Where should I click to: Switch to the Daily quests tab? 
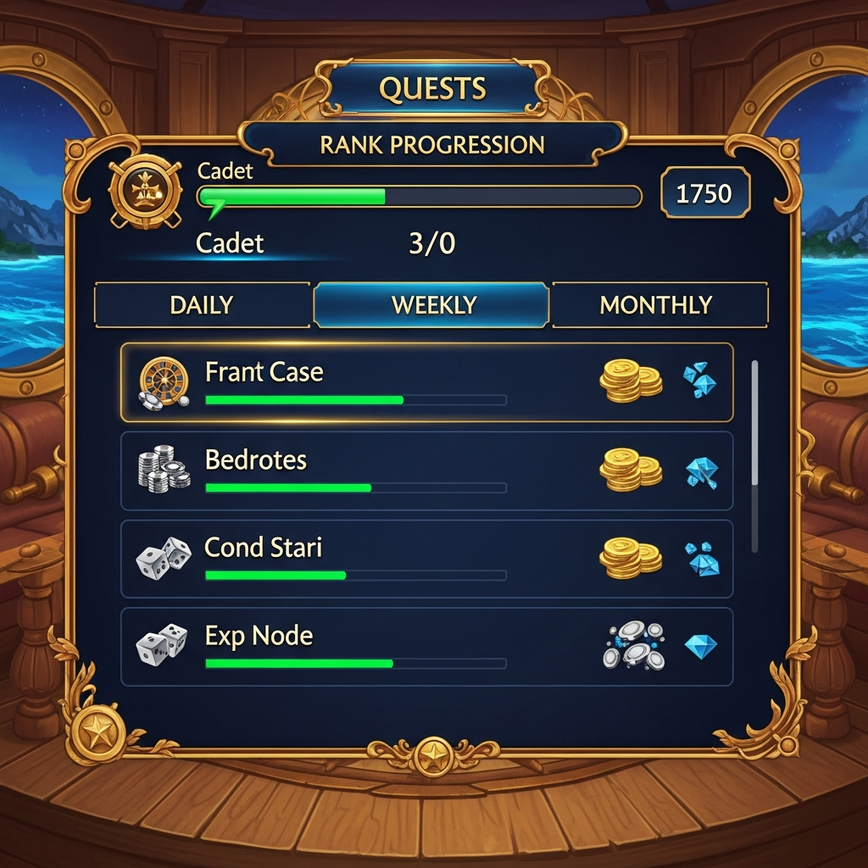[x=202, y=305]
